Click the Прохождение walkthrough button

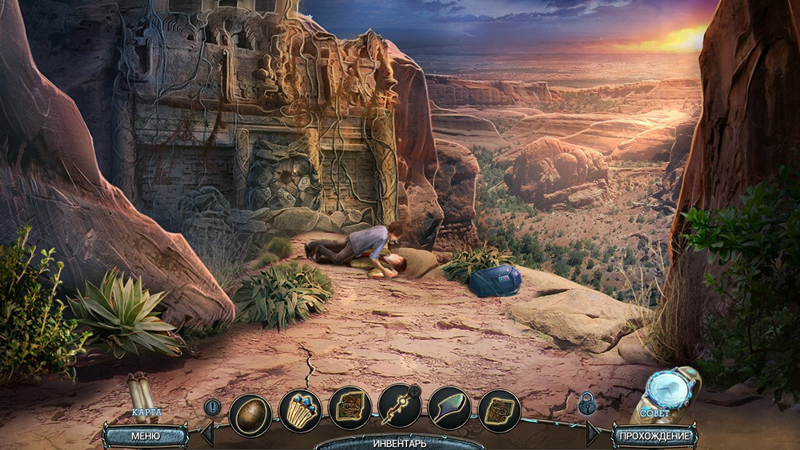tap(656, 435)
